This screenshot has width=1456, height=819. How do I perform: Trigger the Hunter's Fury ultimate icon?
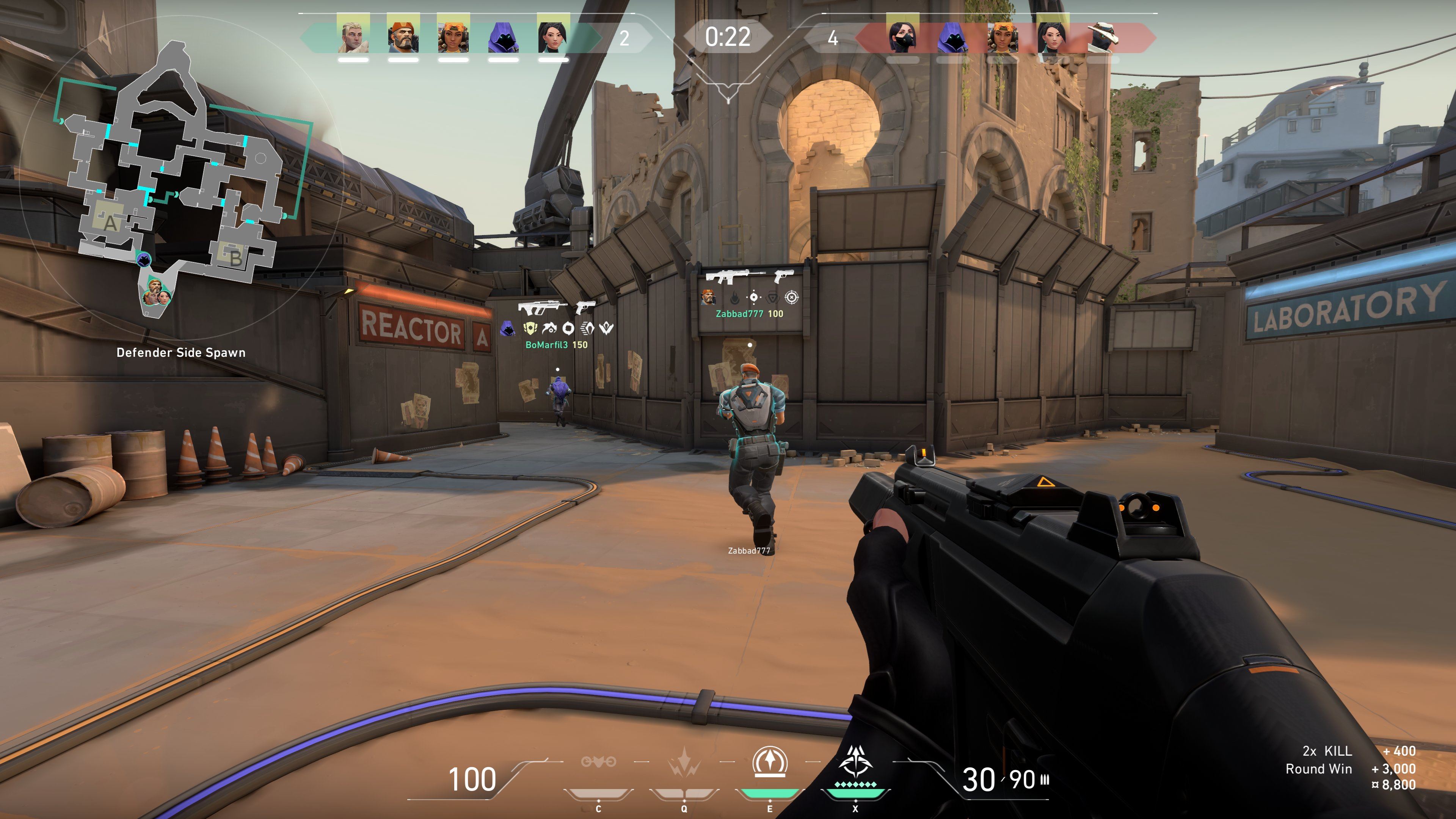click(855, 763)
